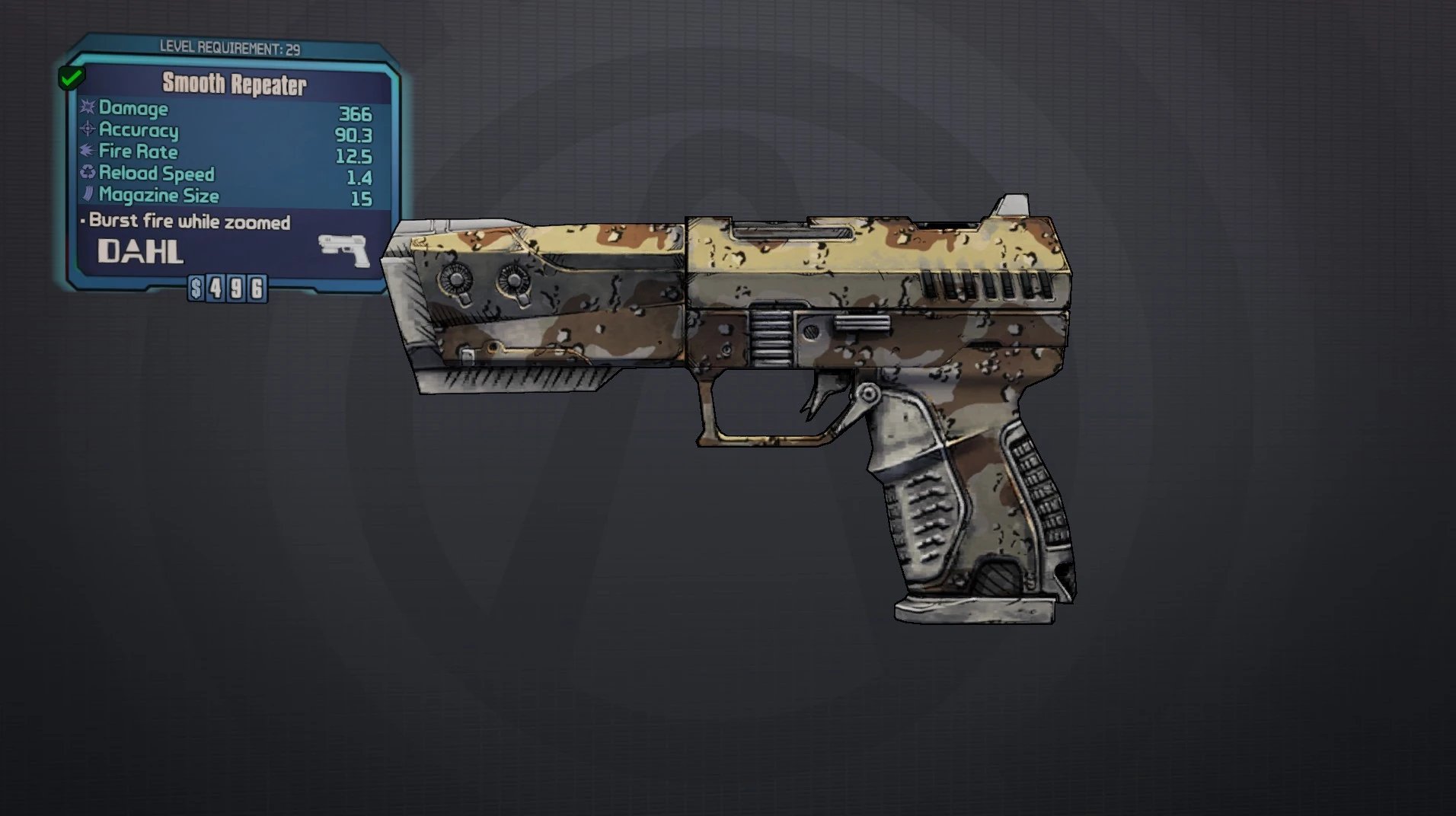
Task: Toggle the green checkmark on the item card
Action: click(x=72, y=76)
